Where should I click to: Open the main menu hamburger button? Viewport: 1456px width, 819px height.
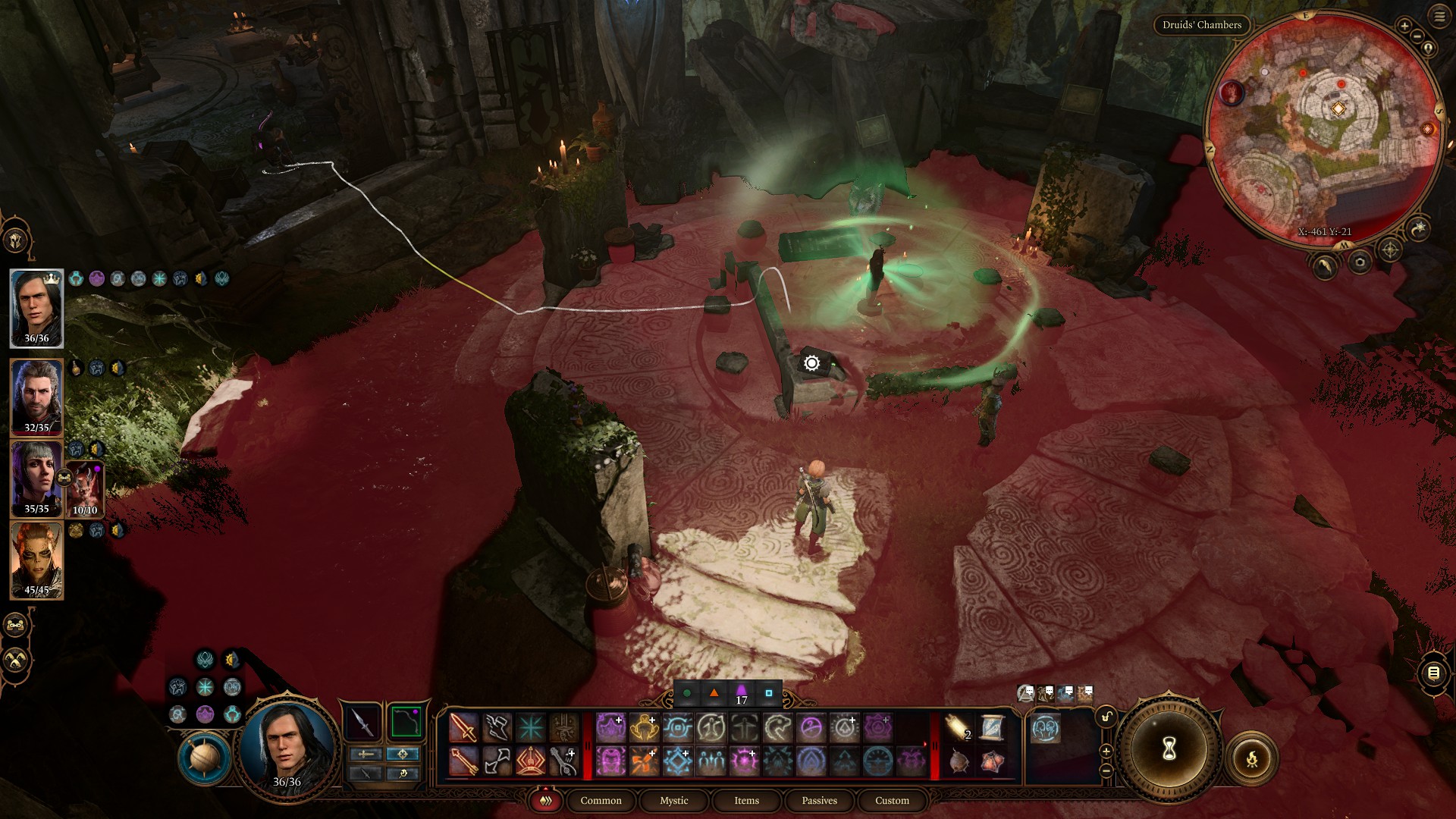click(1439, 16)
